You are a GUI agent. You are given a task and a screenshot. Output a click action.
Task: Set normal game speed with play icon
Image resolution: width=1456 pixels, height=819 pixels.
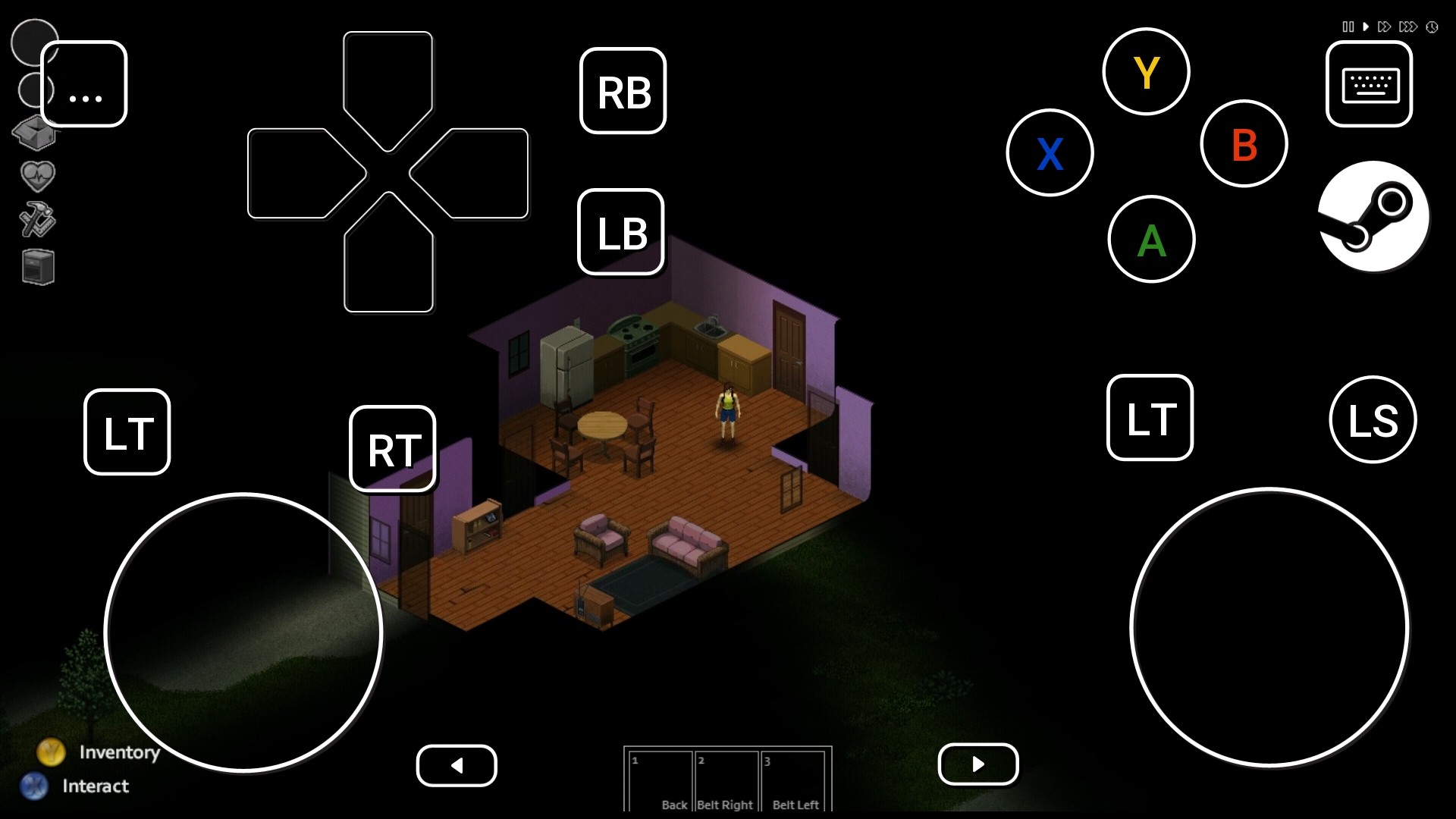pyautogui.click(x=1366, y=26)
